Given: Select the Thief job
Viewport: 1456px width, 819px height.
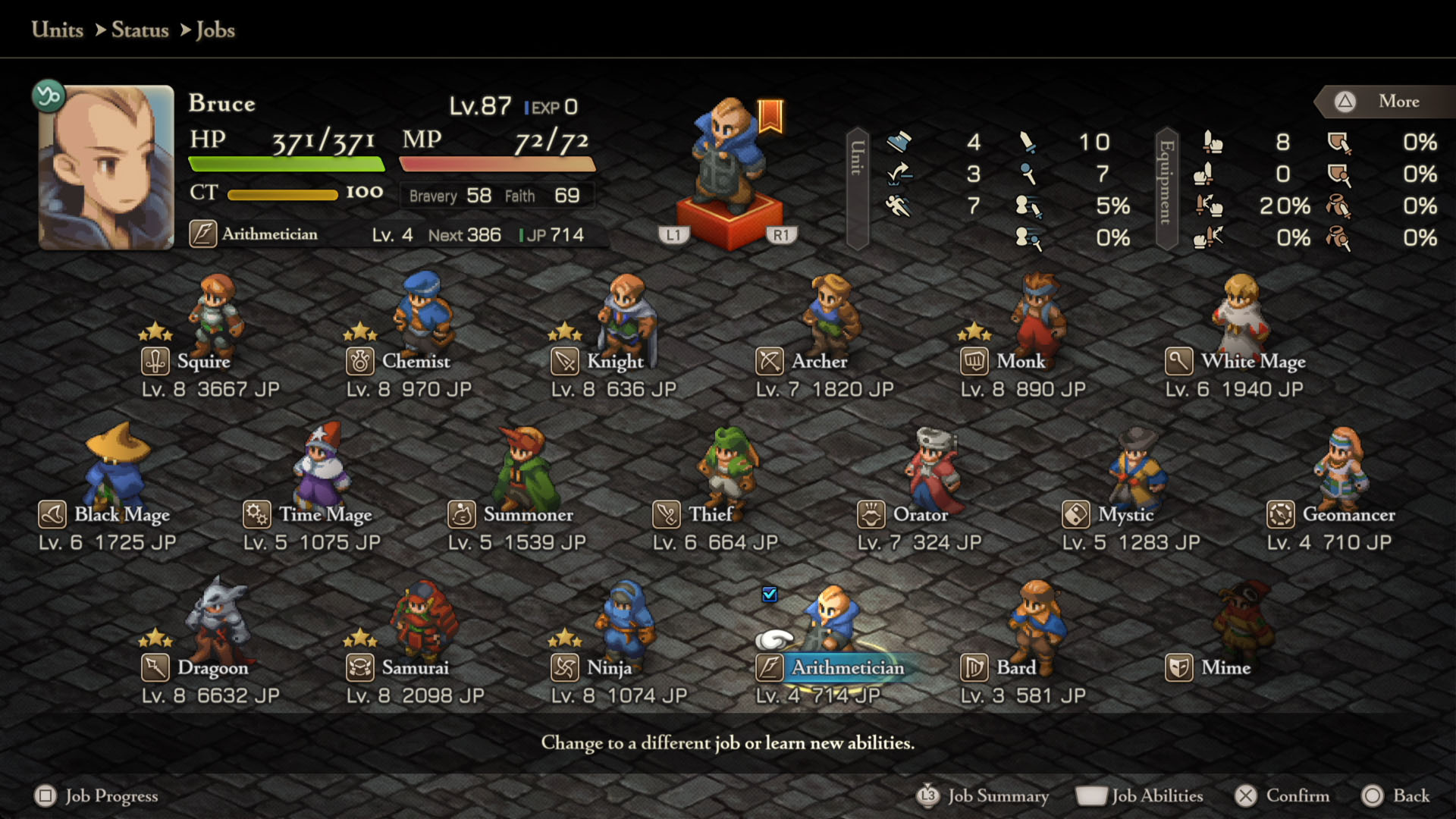Looking at the screenshot, I should click(710, 515).
